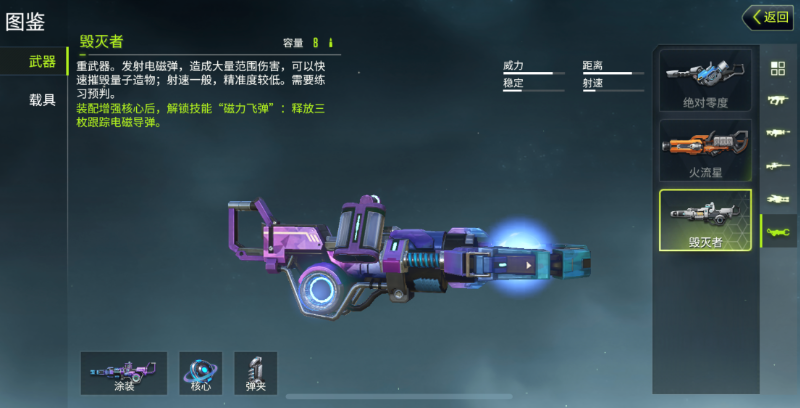
Task: Show all weapons with the grid filter
Action: pyautogui.click(x=777, y=68)
